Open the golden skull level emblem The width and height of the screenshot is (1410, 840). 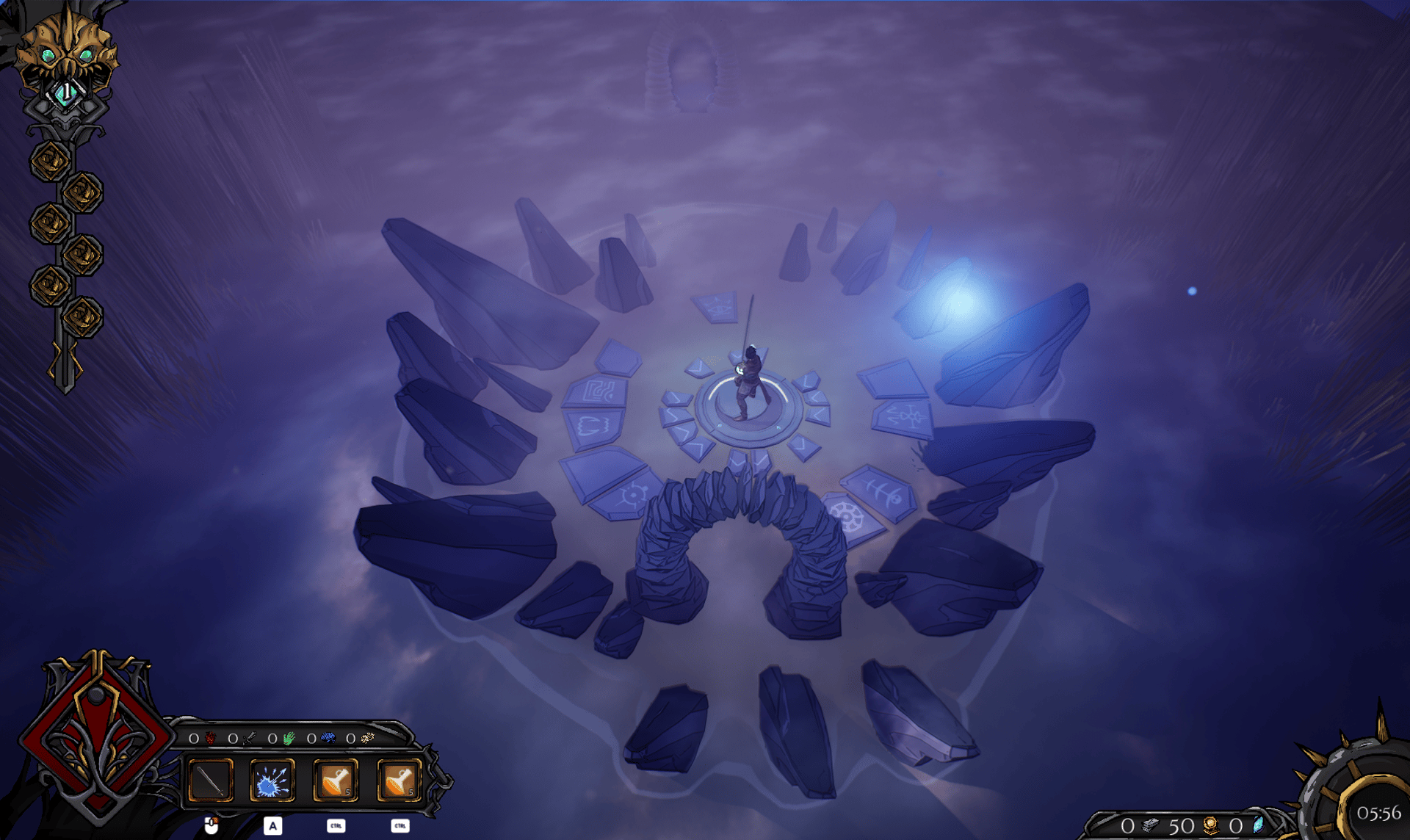coord(66,55)
